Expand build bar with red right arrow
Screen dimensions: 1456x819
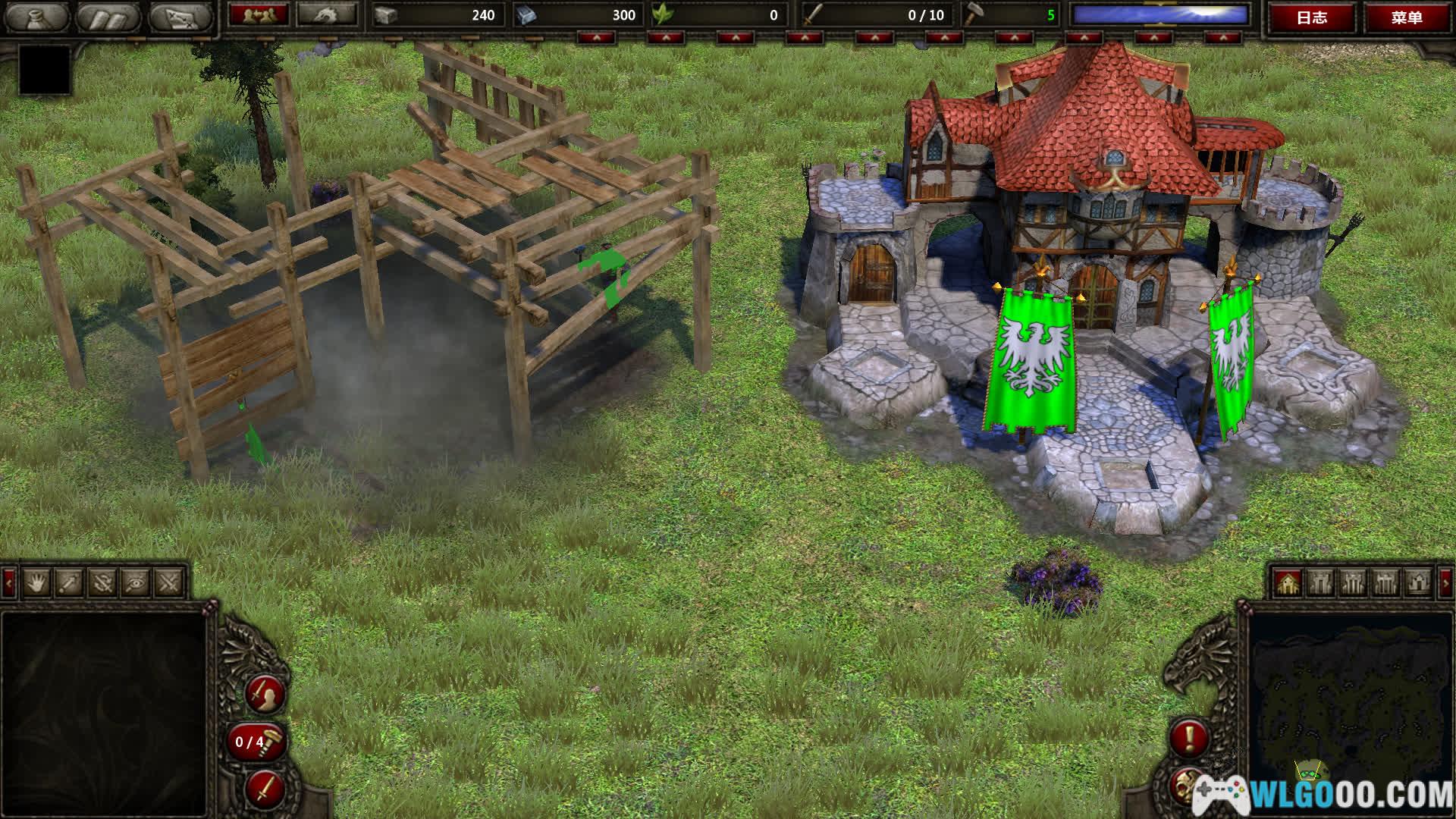click(1445, 582)
